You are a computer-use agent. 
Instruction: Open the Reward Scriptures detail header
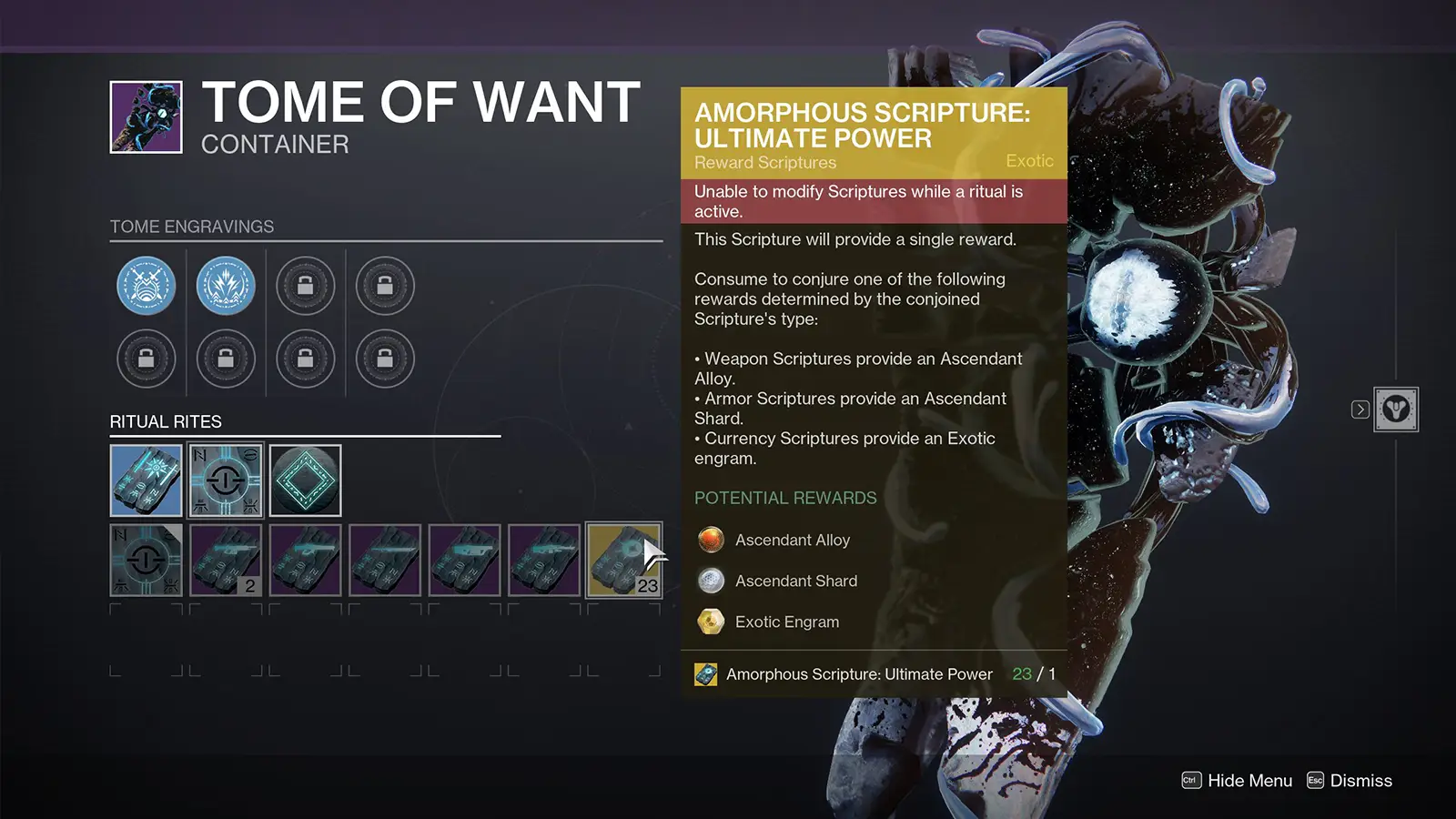pyautogui.click(x=765, y=162)
